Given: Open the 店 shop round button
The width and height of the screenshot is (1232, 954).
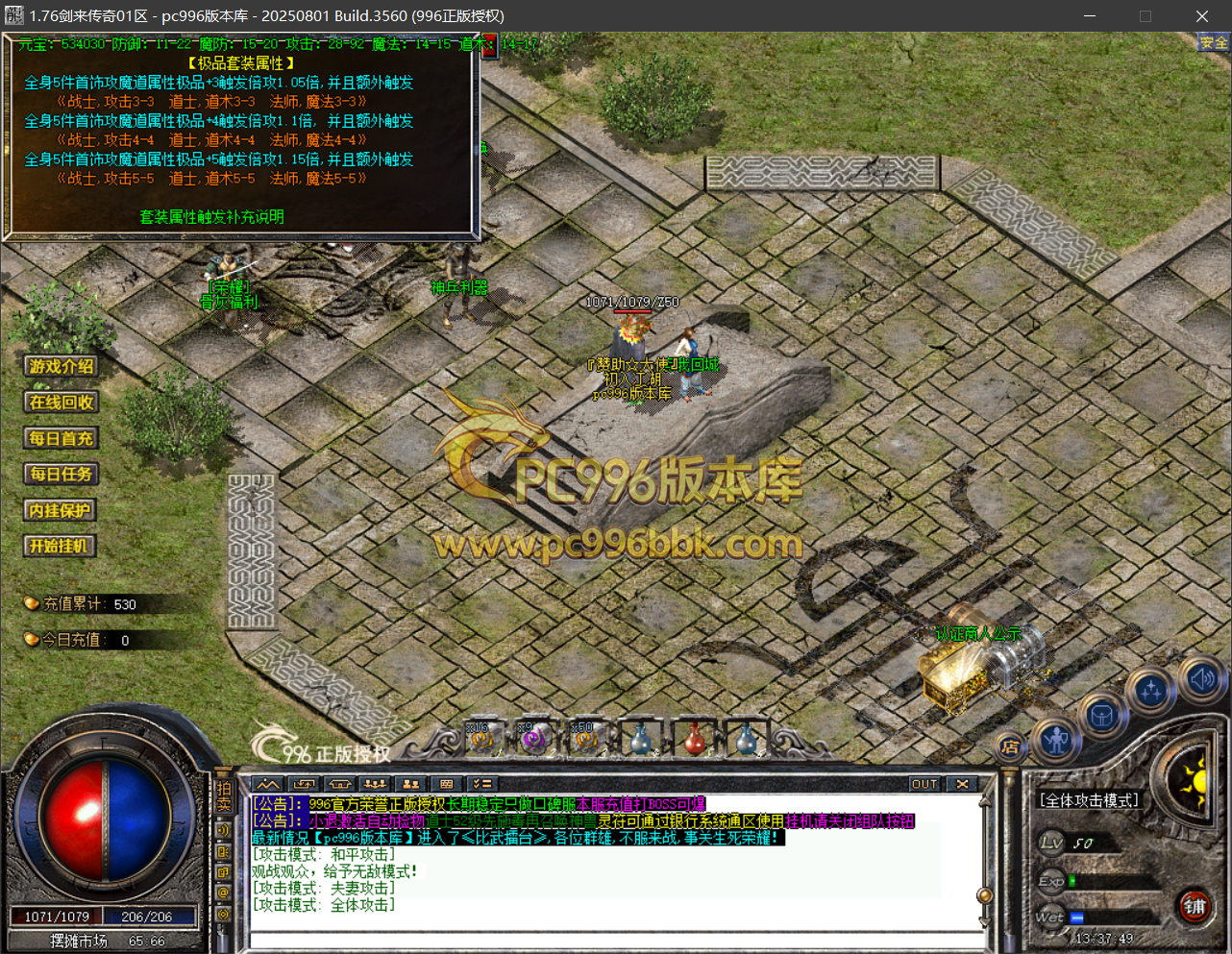Looking at the screenshot, I should (x=1010, y=746).
